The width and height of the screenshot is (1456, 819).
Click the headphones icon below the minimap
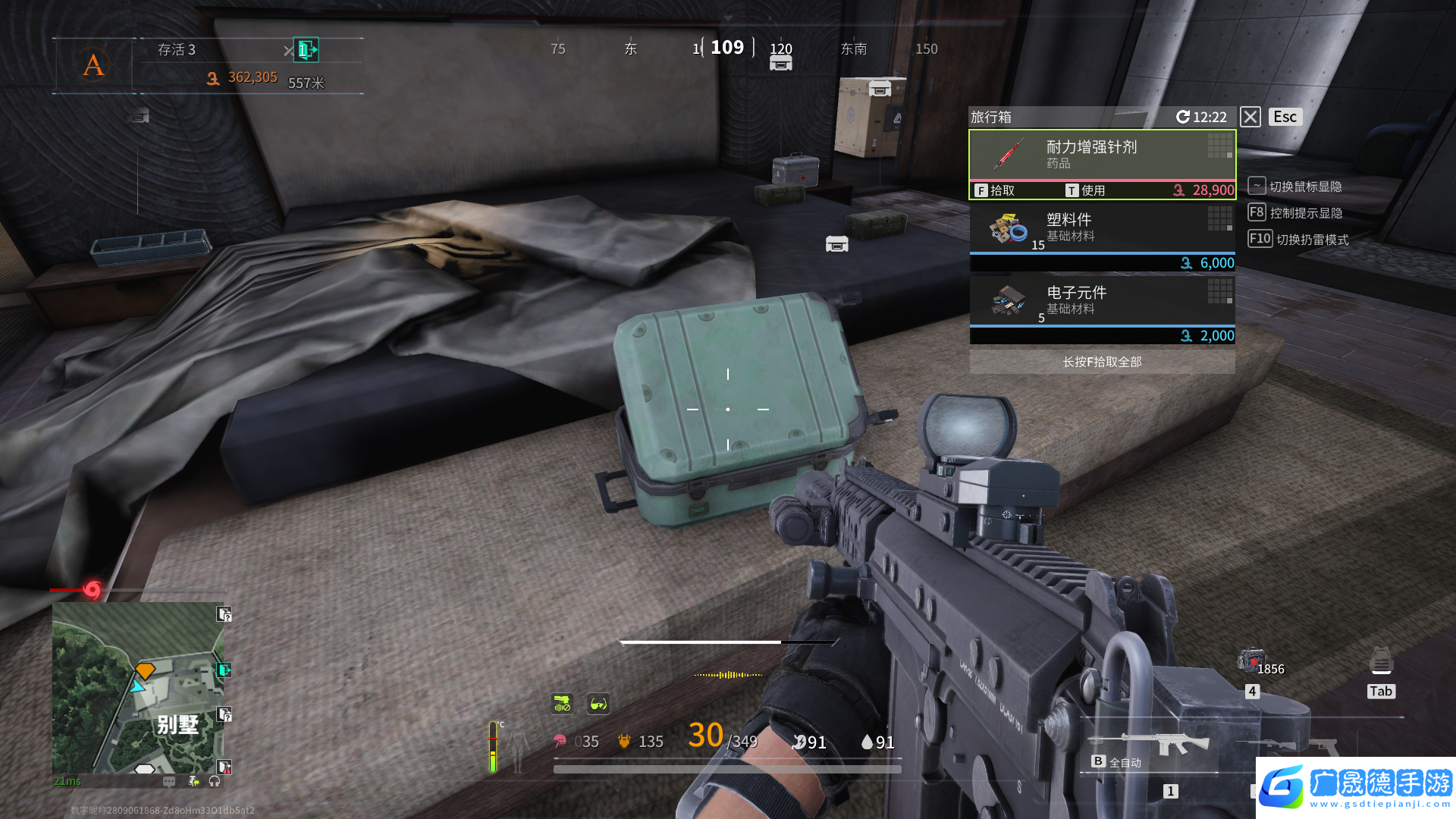tap(215, 781)
